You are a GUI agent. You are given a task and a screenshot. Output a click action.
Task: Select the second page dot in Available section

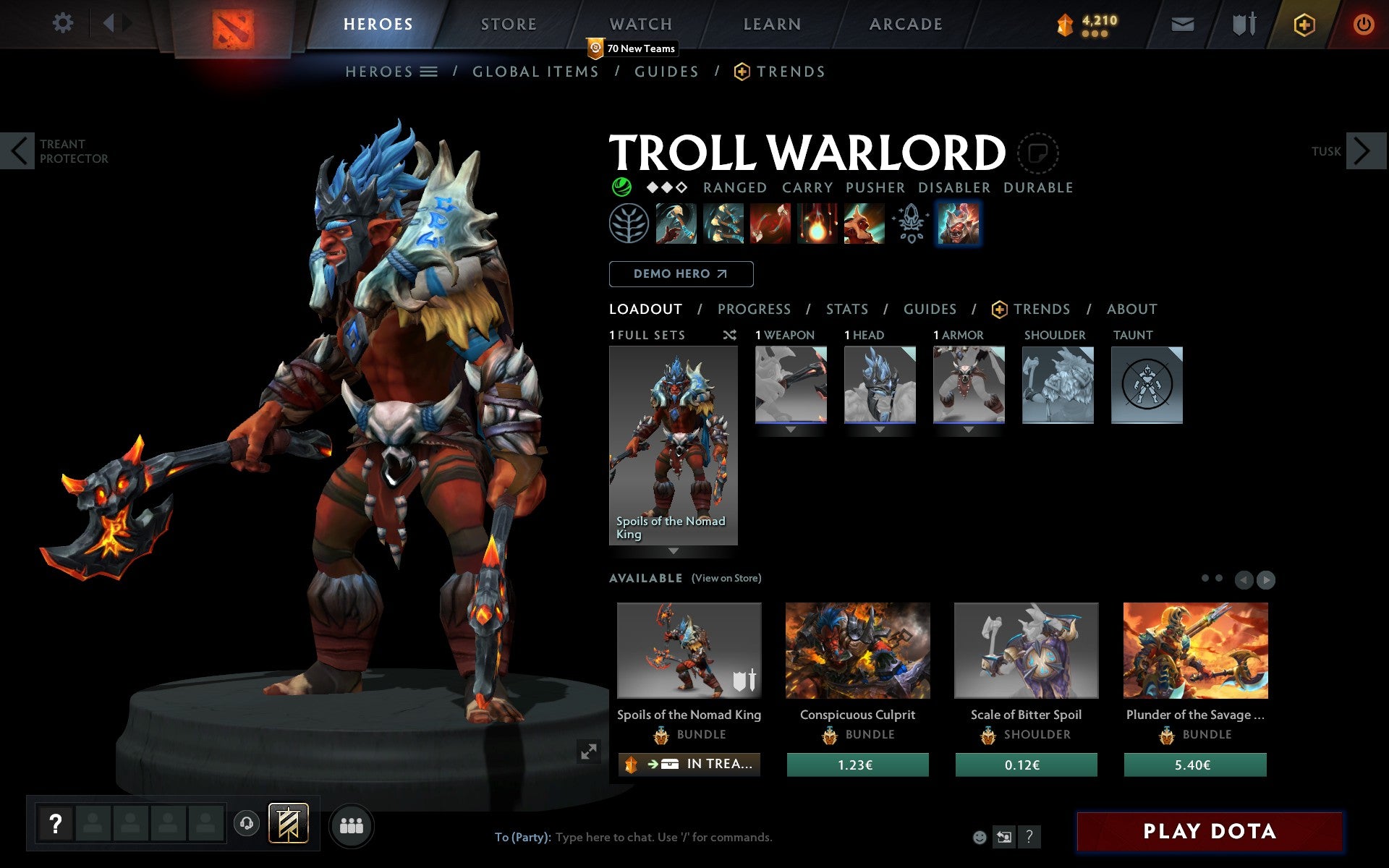point(1218,577)
